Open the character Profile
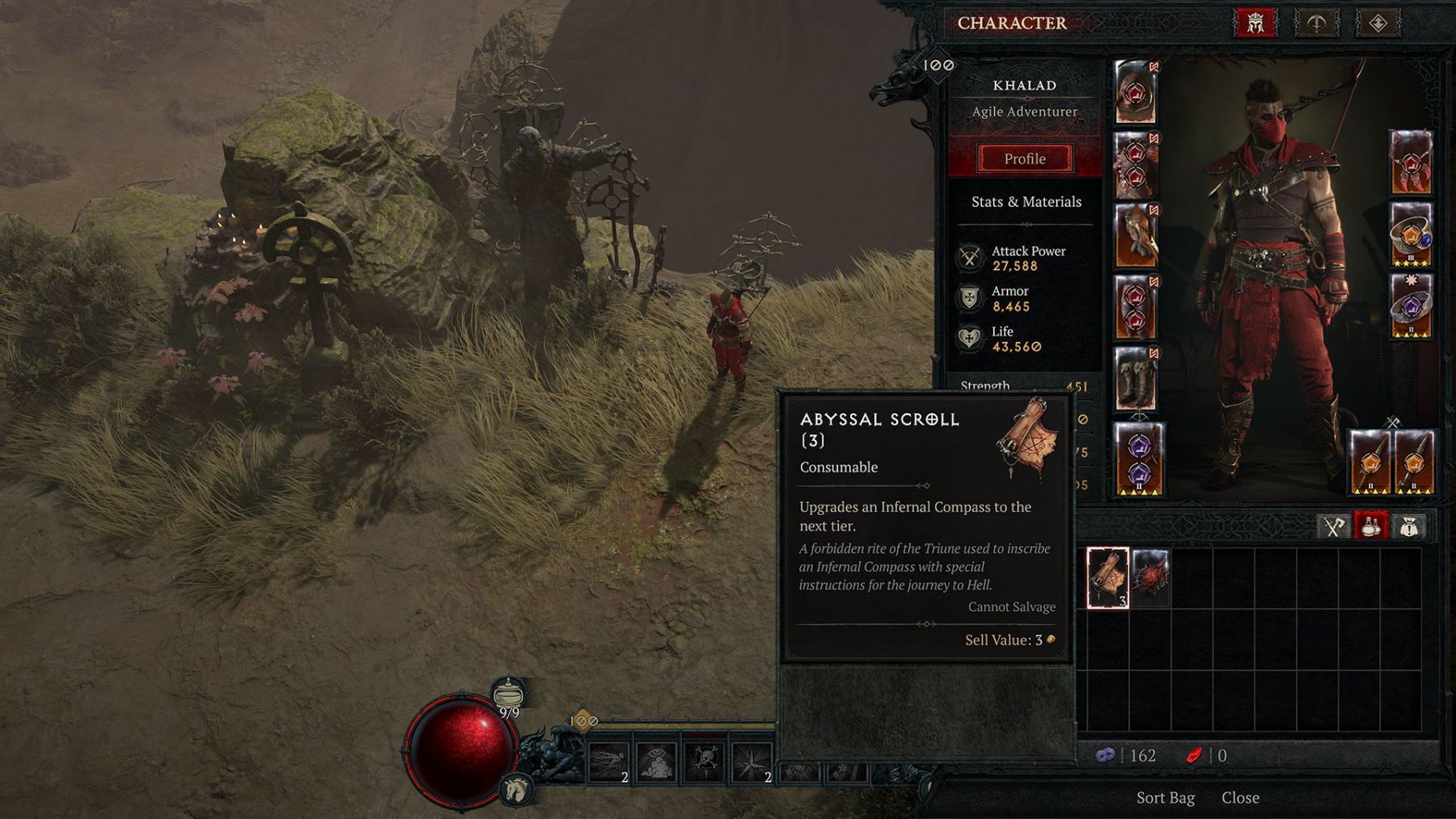Image resolution: width=1456 pixels, height=819 pixels. click(1024, 158)
